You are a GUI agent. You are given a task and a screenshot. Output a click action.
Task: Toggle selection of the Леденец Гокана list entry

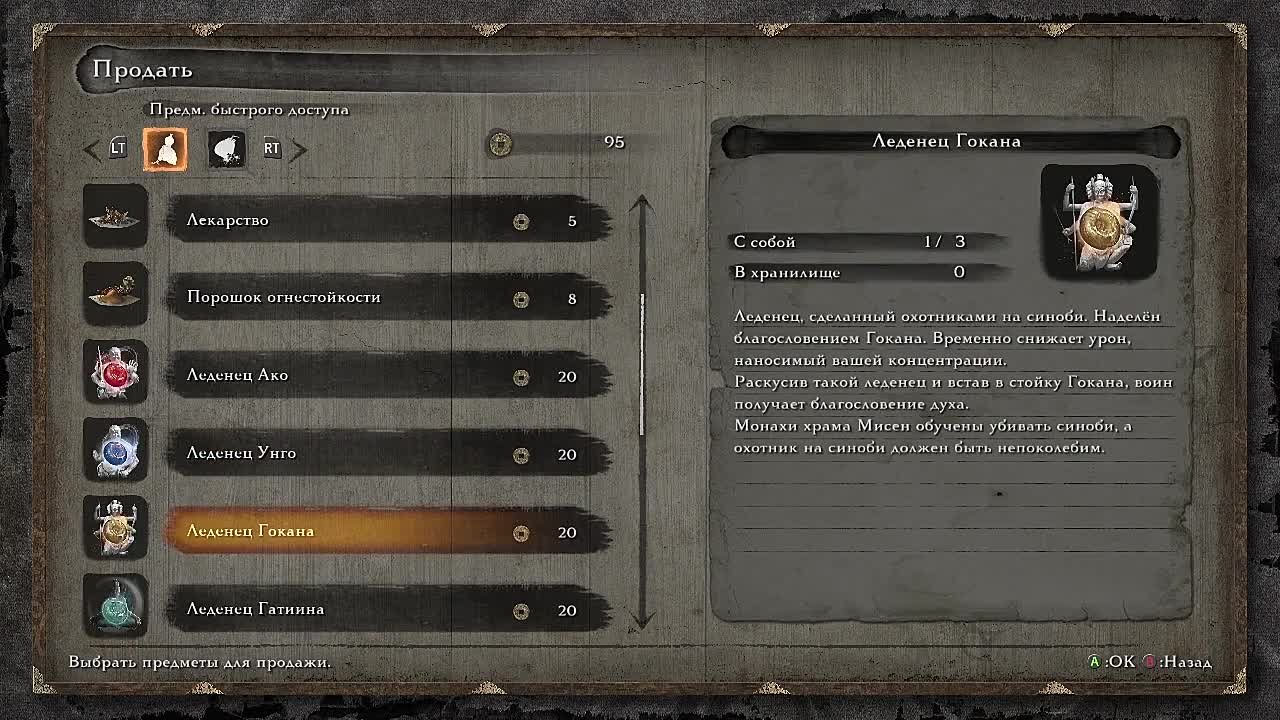click(300, 531)
